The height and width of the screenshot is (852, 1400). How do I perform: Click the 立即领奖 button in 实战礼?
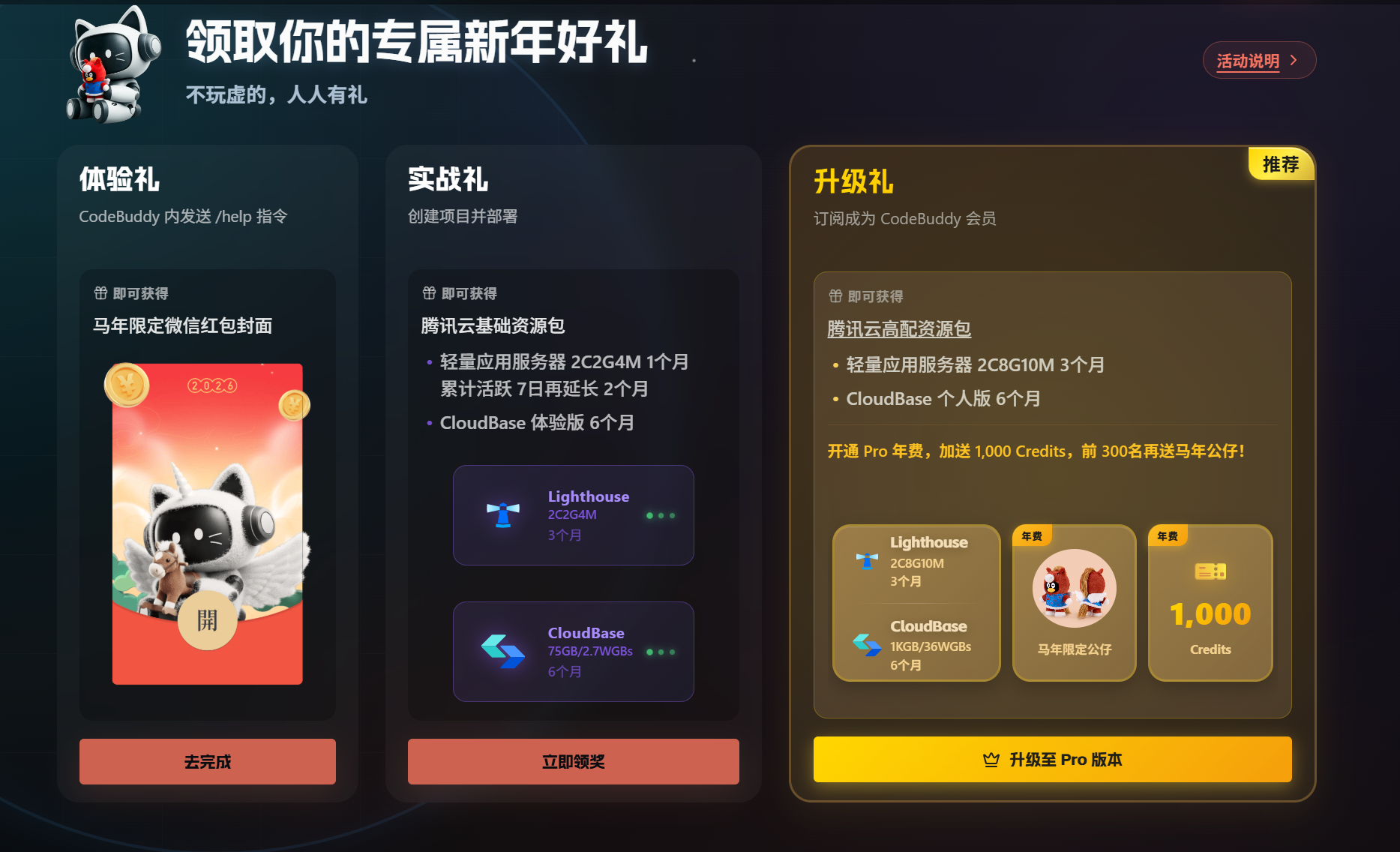(x=572, y=761)
